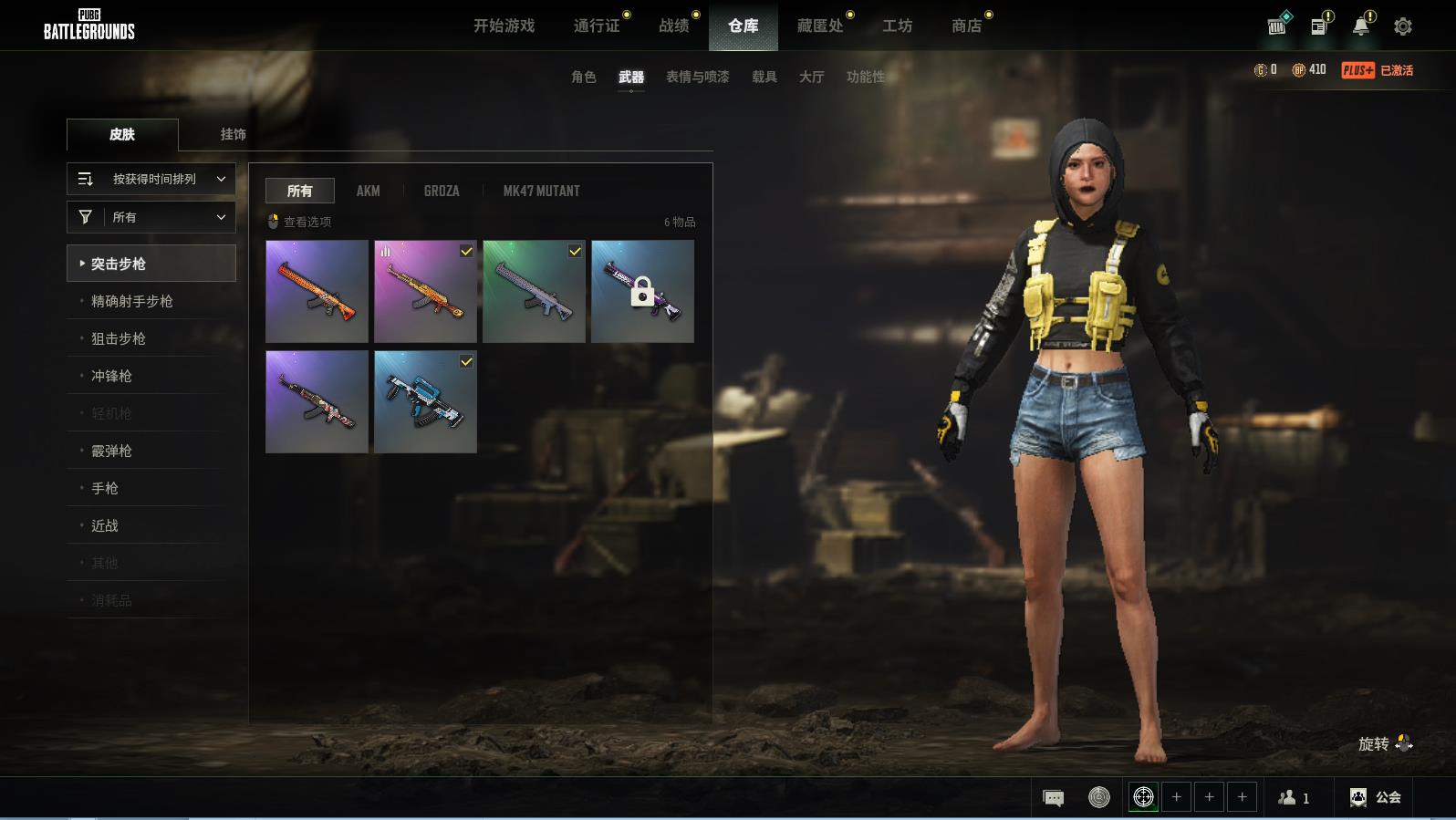Open the 战绩 career page
This screenshot has height=820, width=1456.
click(x=674, y=26)
